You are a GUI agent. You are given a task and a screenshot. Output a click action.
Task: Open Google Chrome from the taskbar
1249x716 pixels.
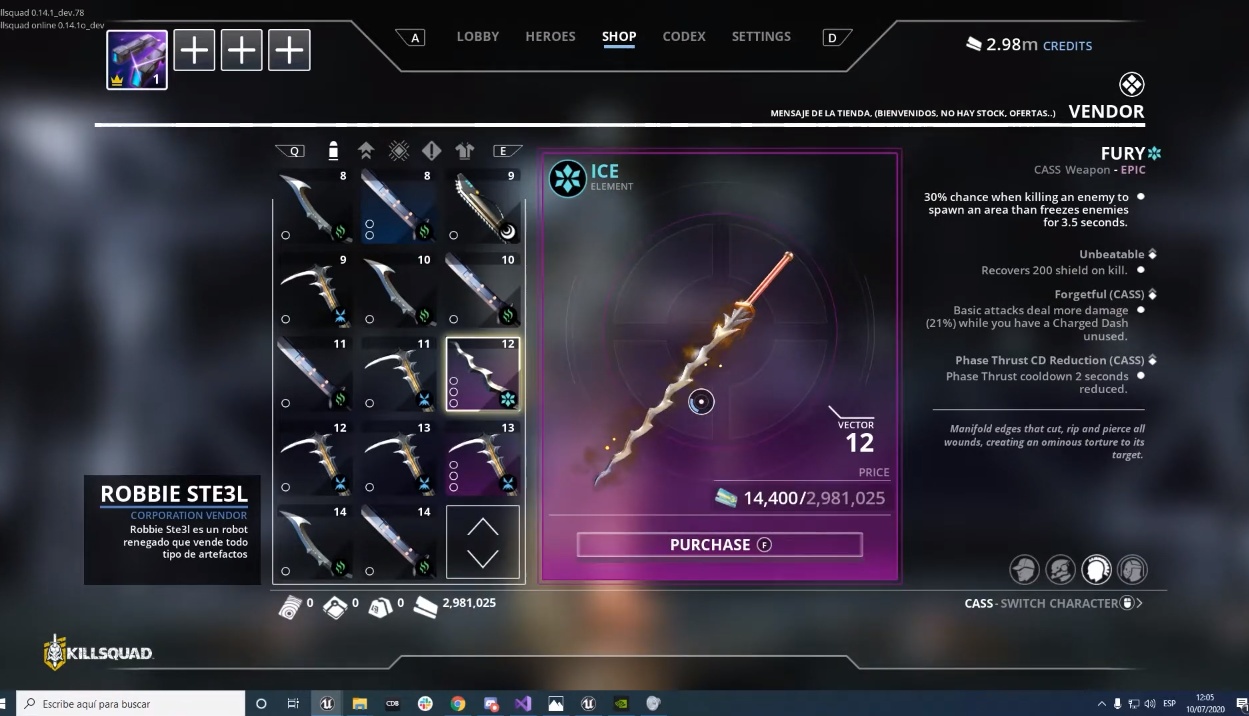click(x=458, y=704)
